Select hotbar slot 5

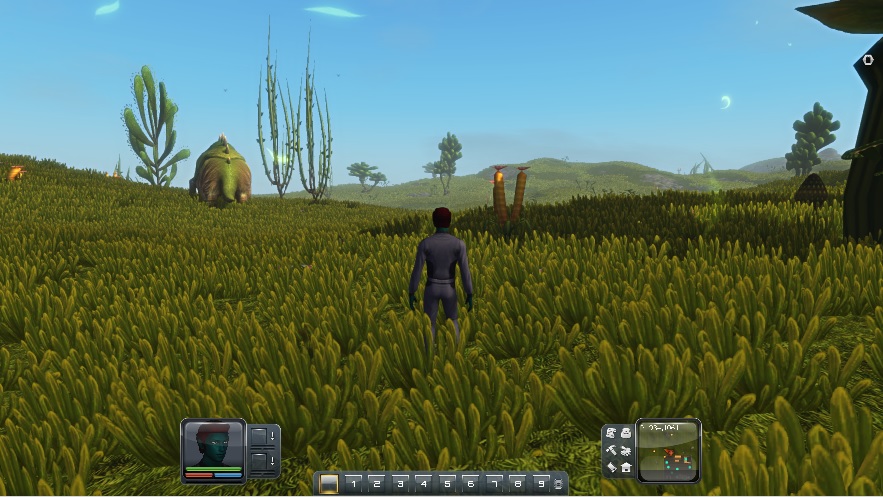[447, 484]
